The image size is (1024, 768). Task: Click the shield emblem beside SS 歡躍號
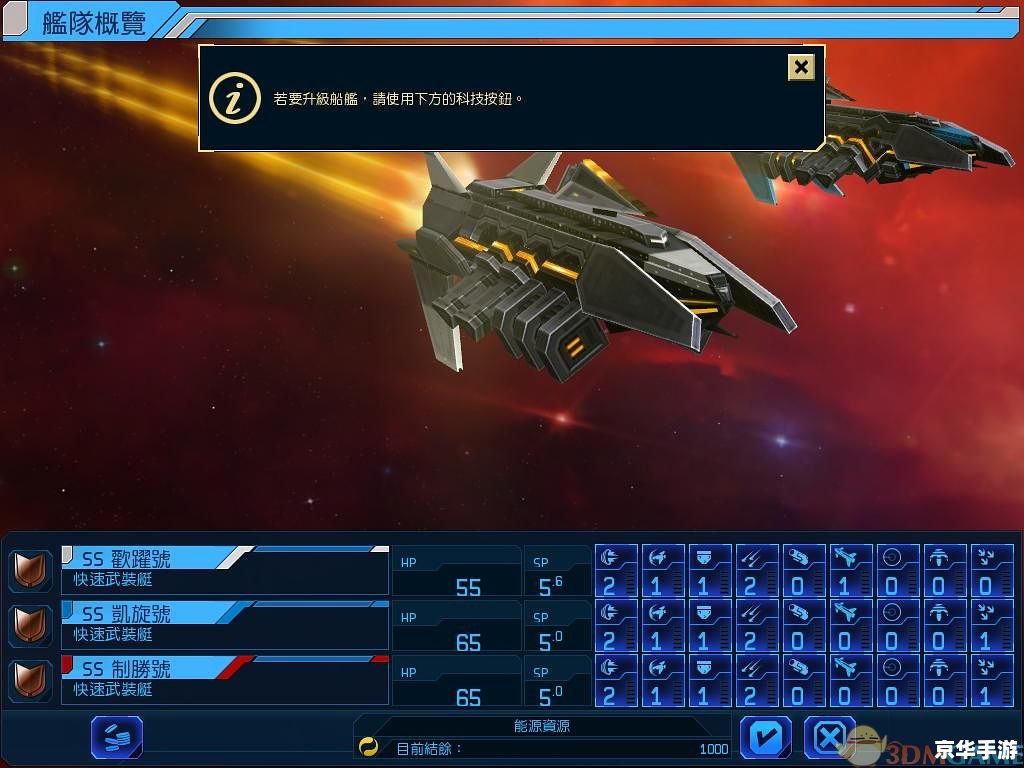(x=30, y=571)
